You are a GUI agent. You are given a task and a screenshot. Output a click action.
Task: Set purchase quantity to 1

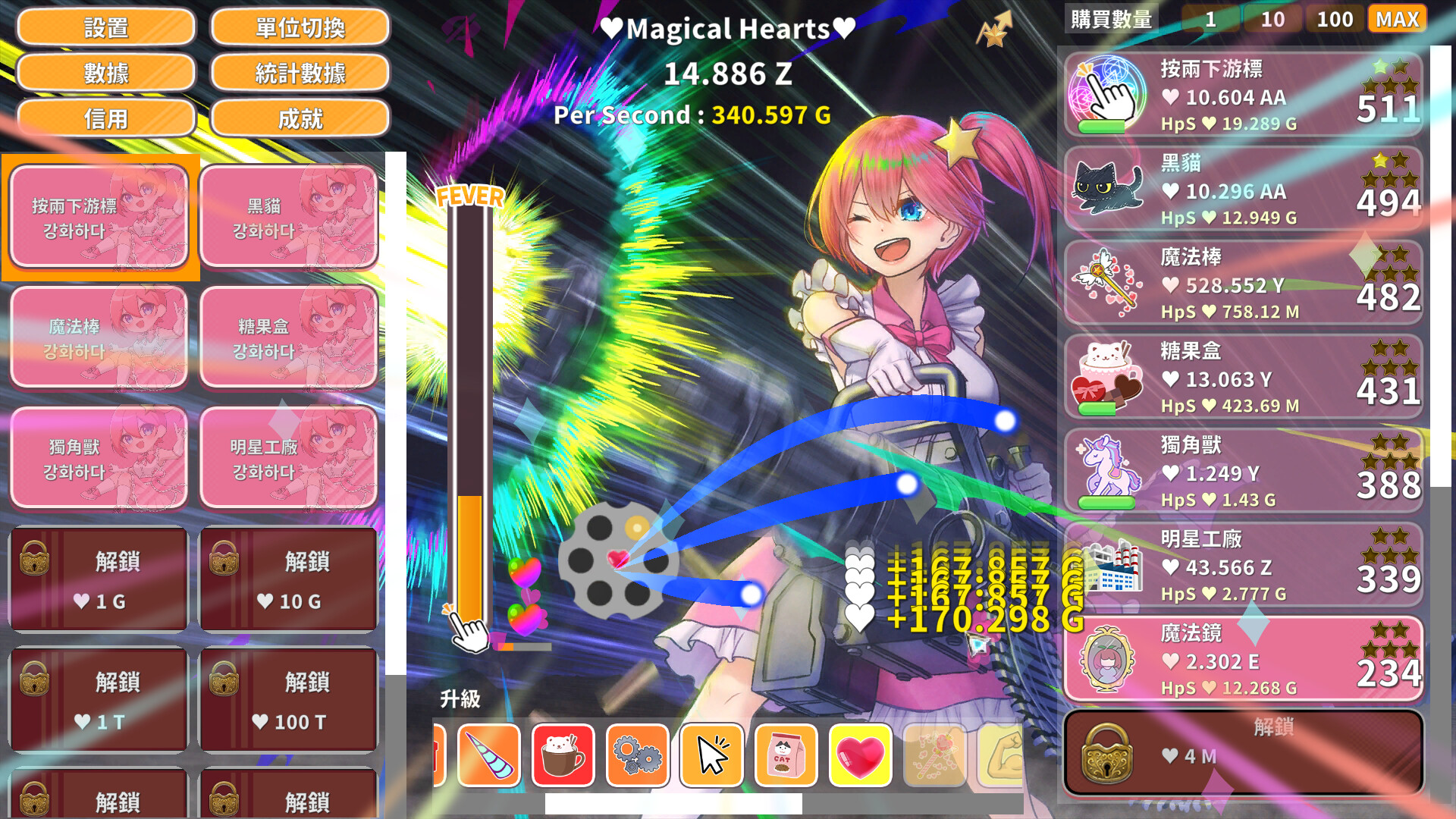[1211, 19]
